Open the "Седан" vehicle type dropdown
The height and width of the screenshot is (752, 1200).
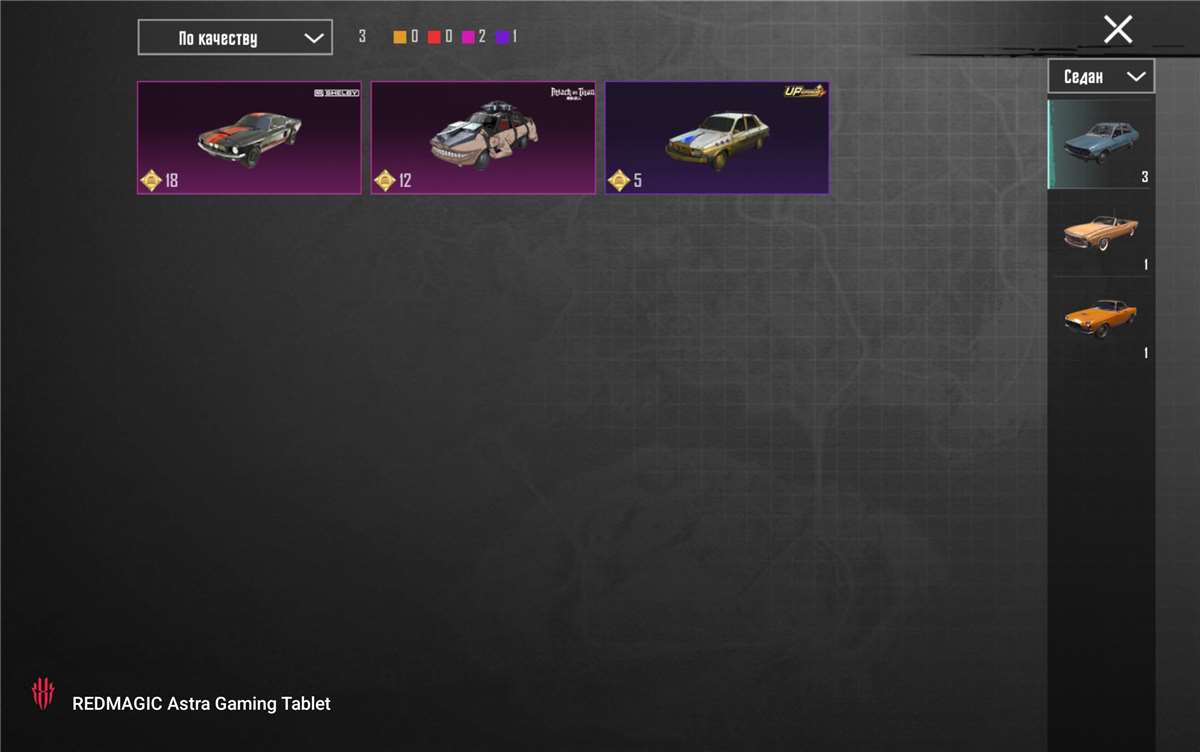[x=1100, y=76]
